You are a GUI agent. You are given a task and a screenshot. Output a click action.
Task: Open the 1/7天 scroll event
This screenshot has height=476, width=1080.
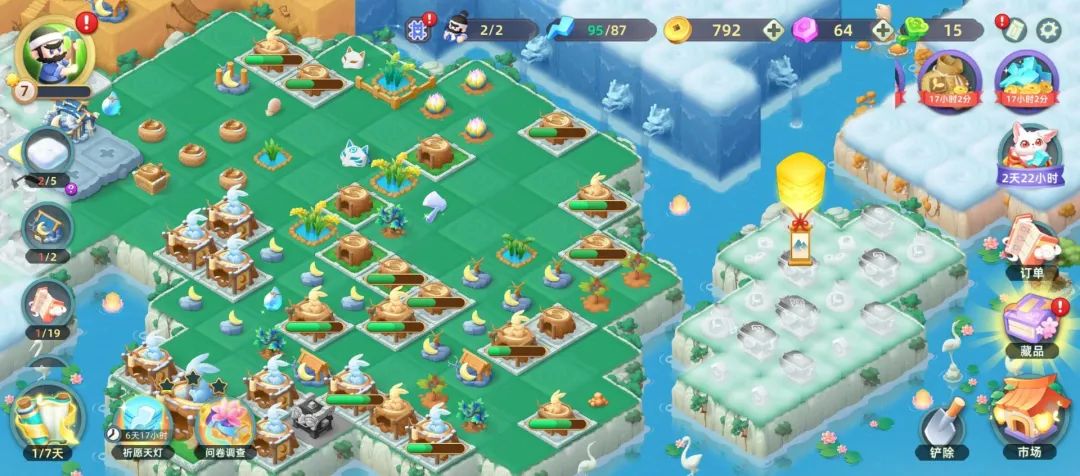[x=45, y=419]
